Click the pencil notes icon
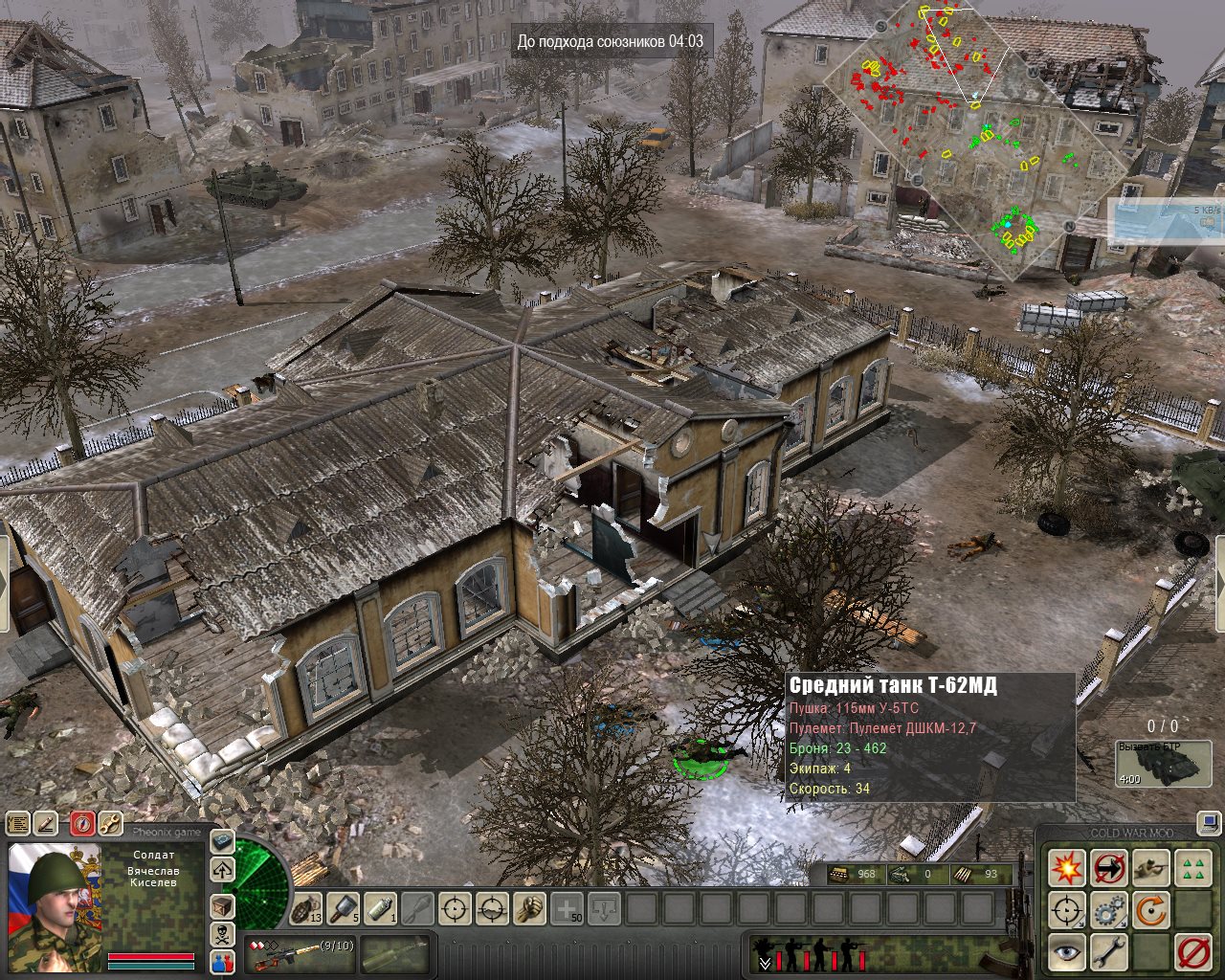The height and width of the screenshot is (980, 1225). [47, 823]
